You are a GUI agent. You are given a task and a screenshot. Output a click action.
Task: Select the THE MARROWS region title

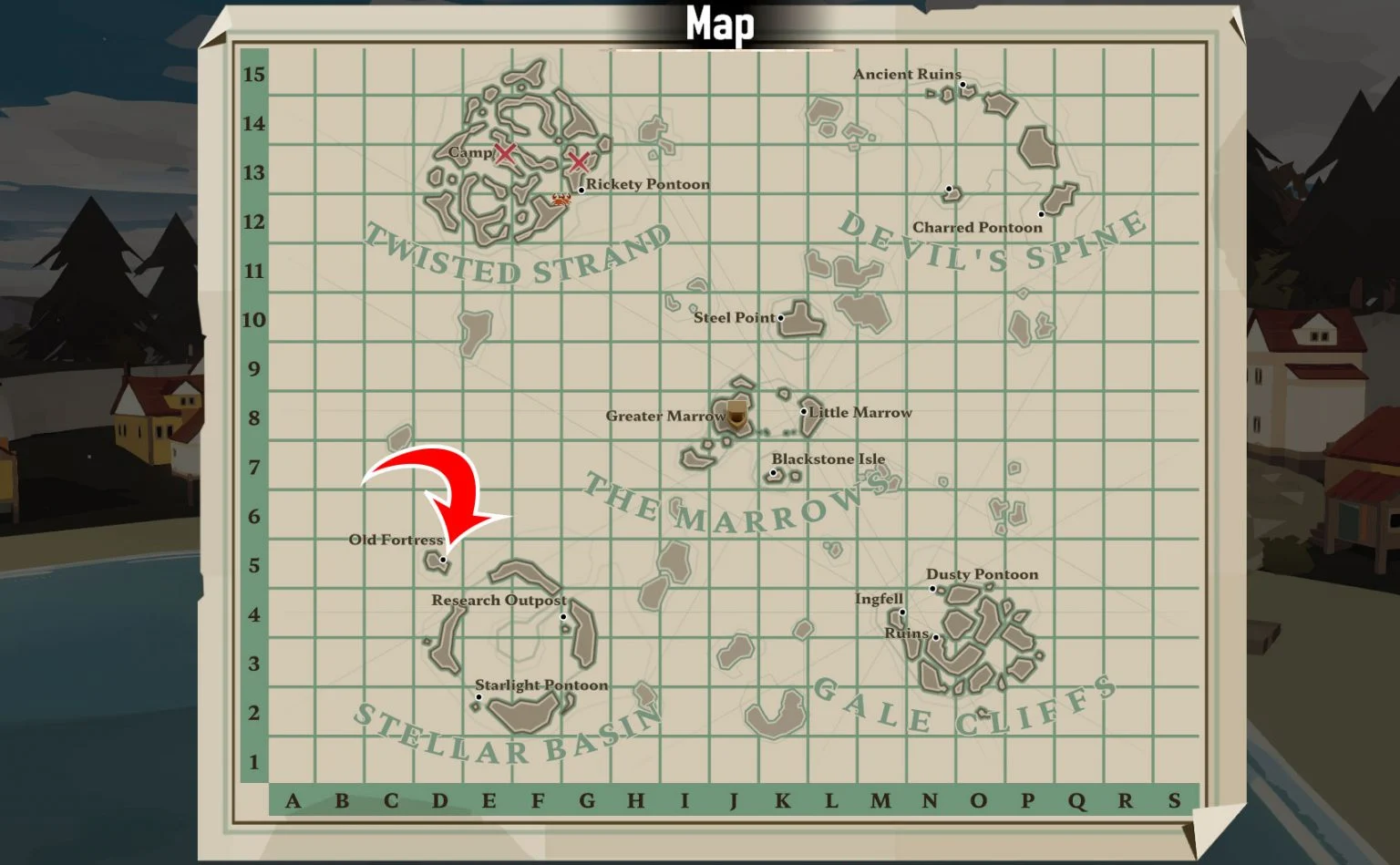[729, 503]
